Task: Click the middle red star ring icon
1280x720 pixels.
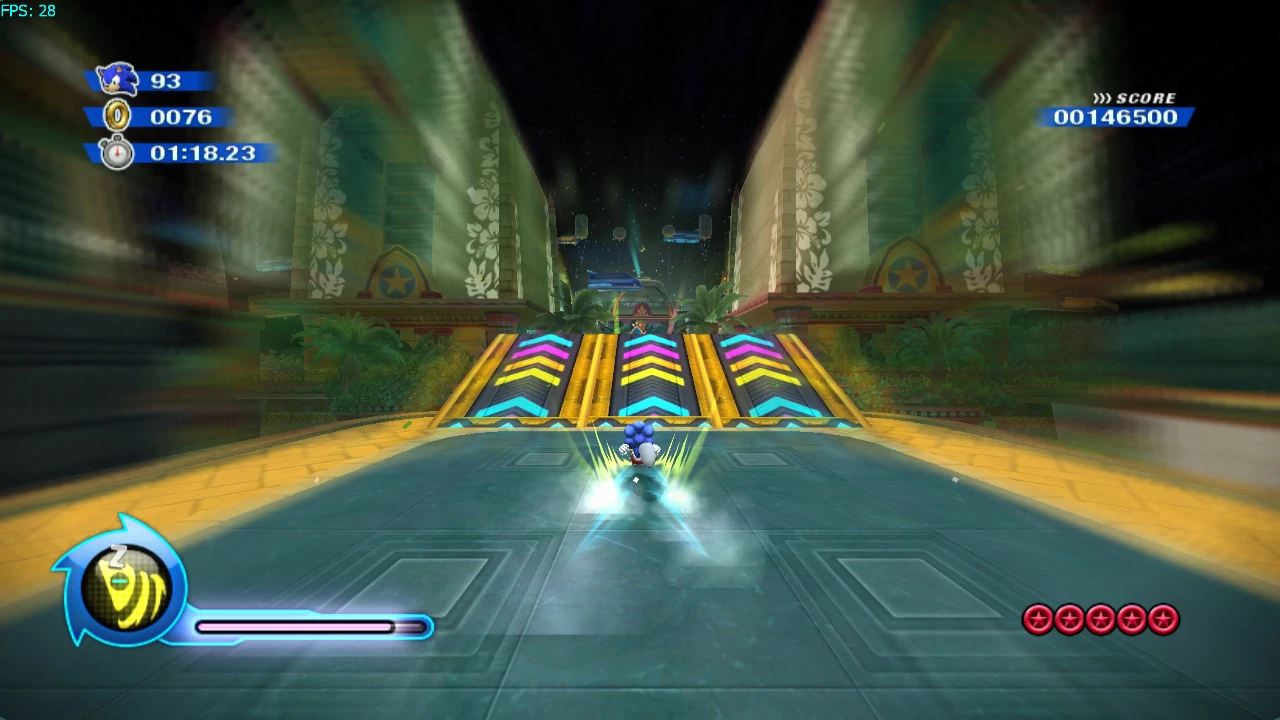Action: click(1100, 620)
